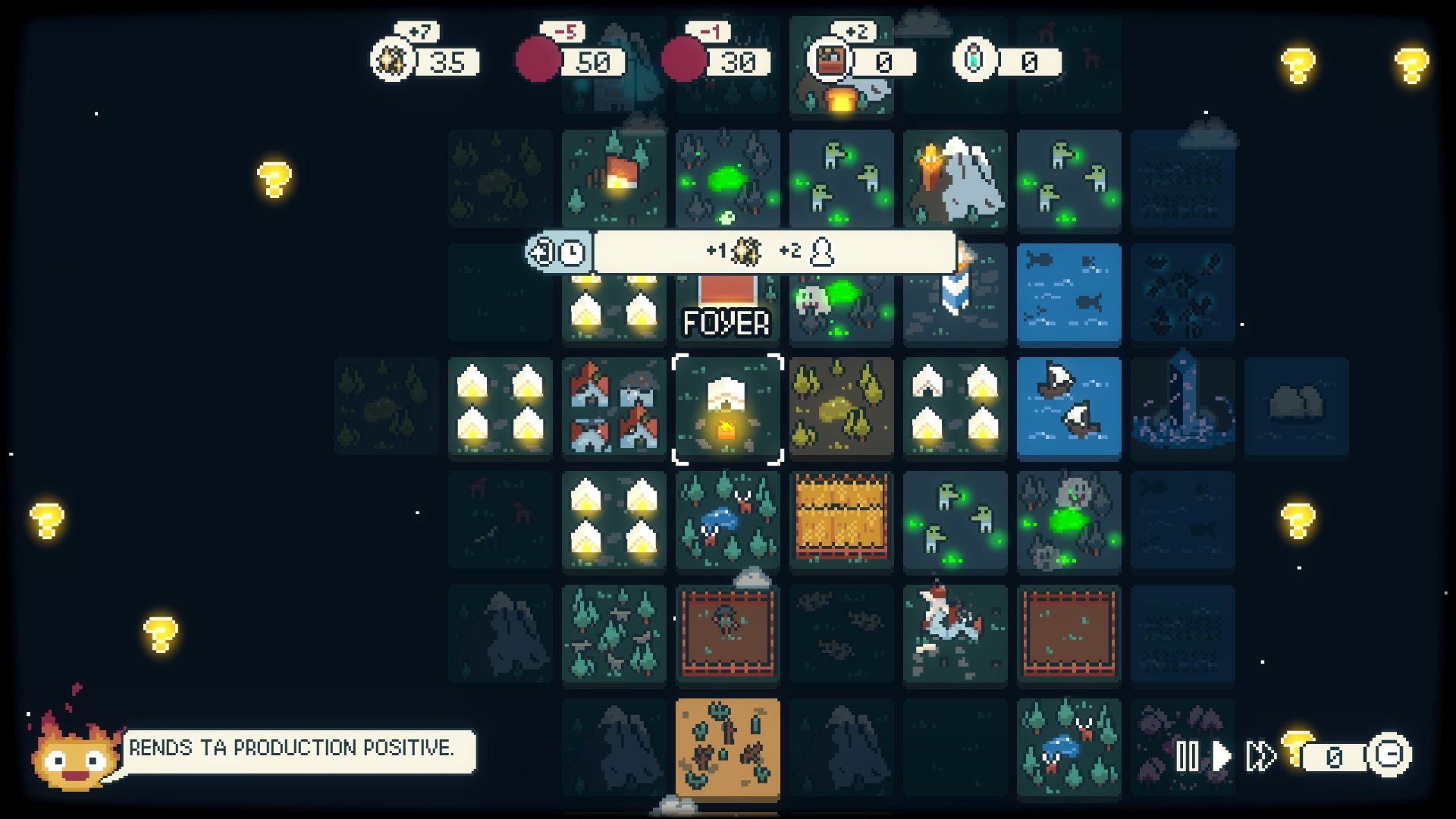Select the wolf pack forest tile

point(613,634)
